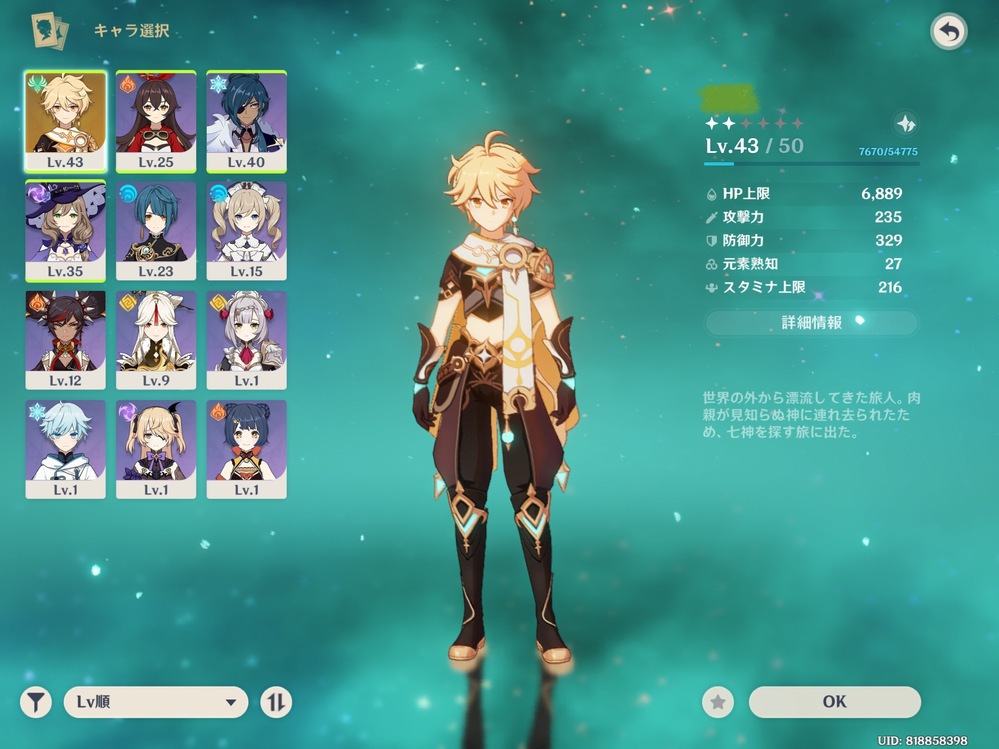Screen dimensions: 999x749
Task: Pick Xiangling the Pyro Lv.1 character
Action: 247,448
